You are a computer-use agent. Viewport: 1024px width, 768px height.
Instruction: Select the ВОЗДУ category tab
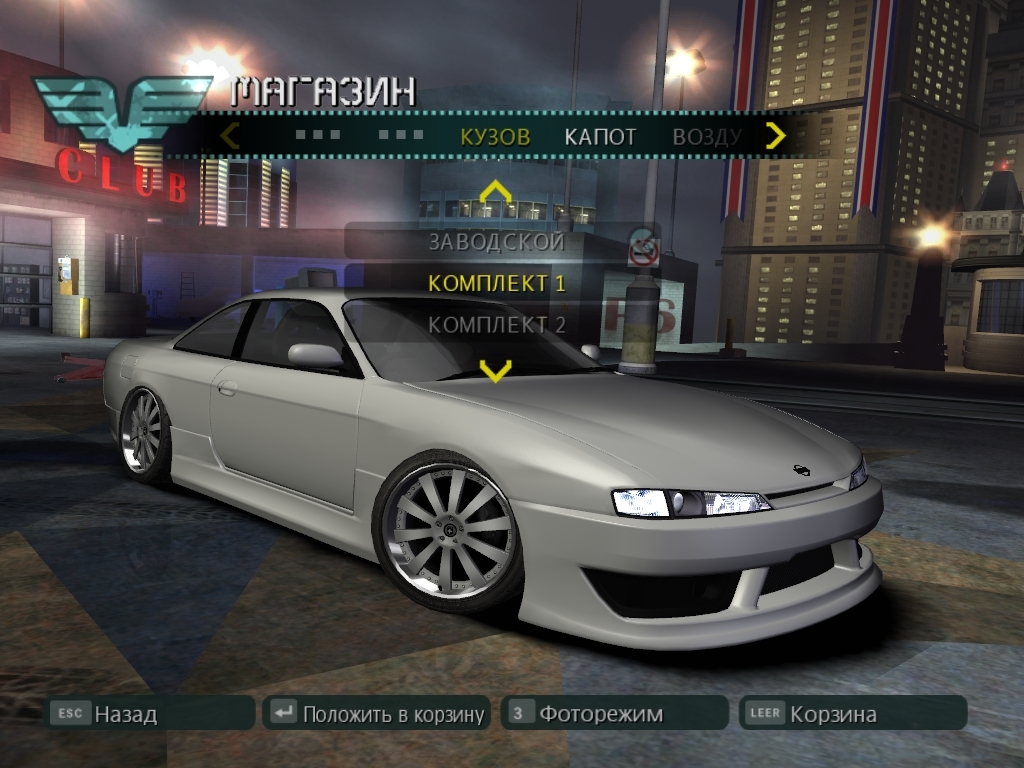click(x=706, y=137)
